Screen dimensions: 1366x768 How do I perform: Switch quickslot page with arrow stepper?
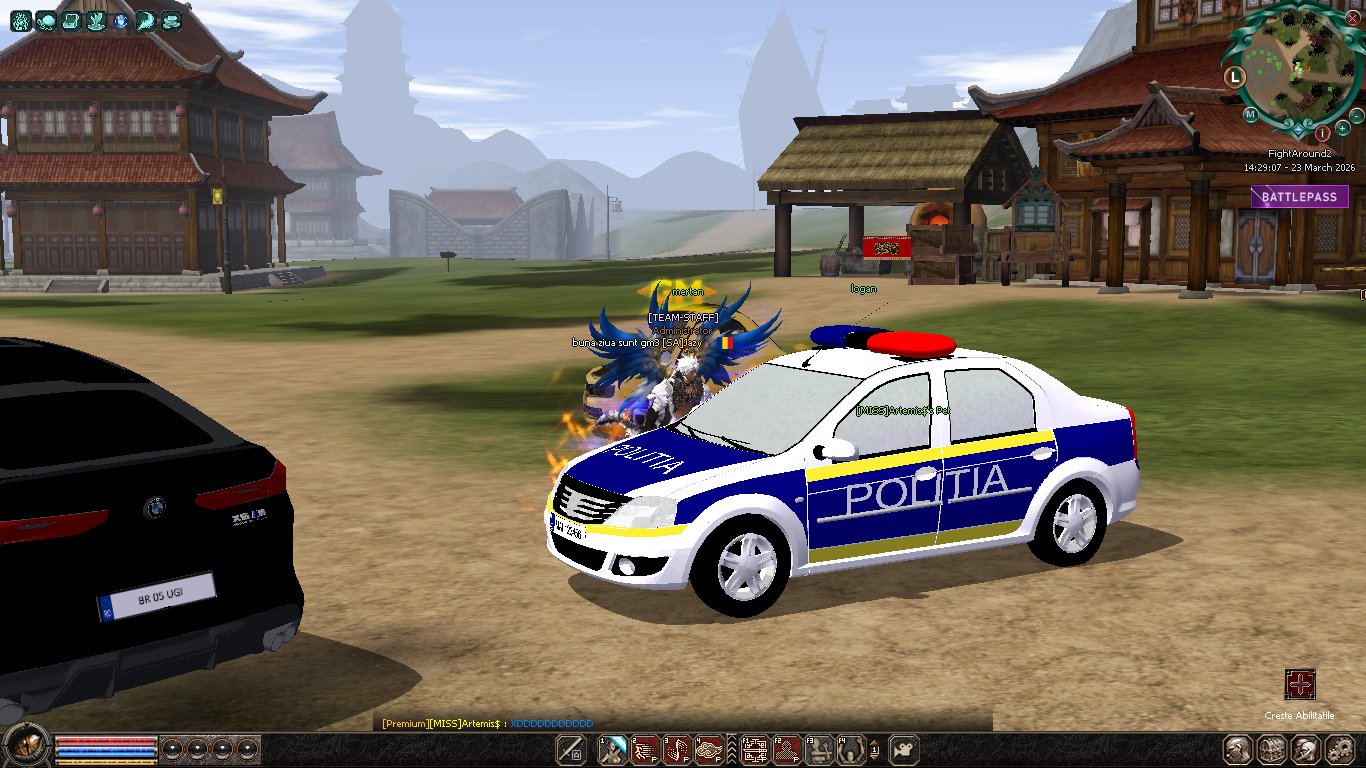[875, 749]
